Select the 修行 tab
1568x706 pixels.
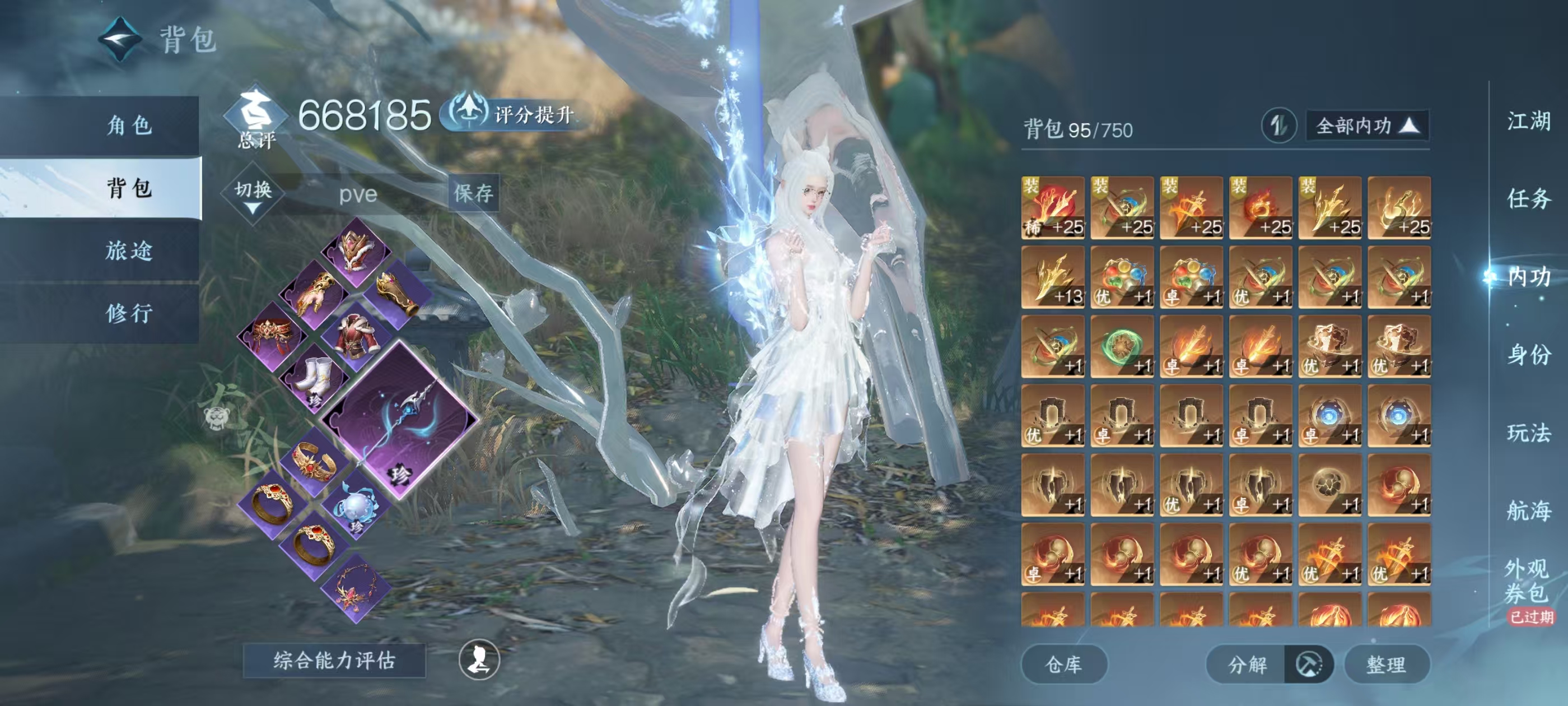click(129, 313)
